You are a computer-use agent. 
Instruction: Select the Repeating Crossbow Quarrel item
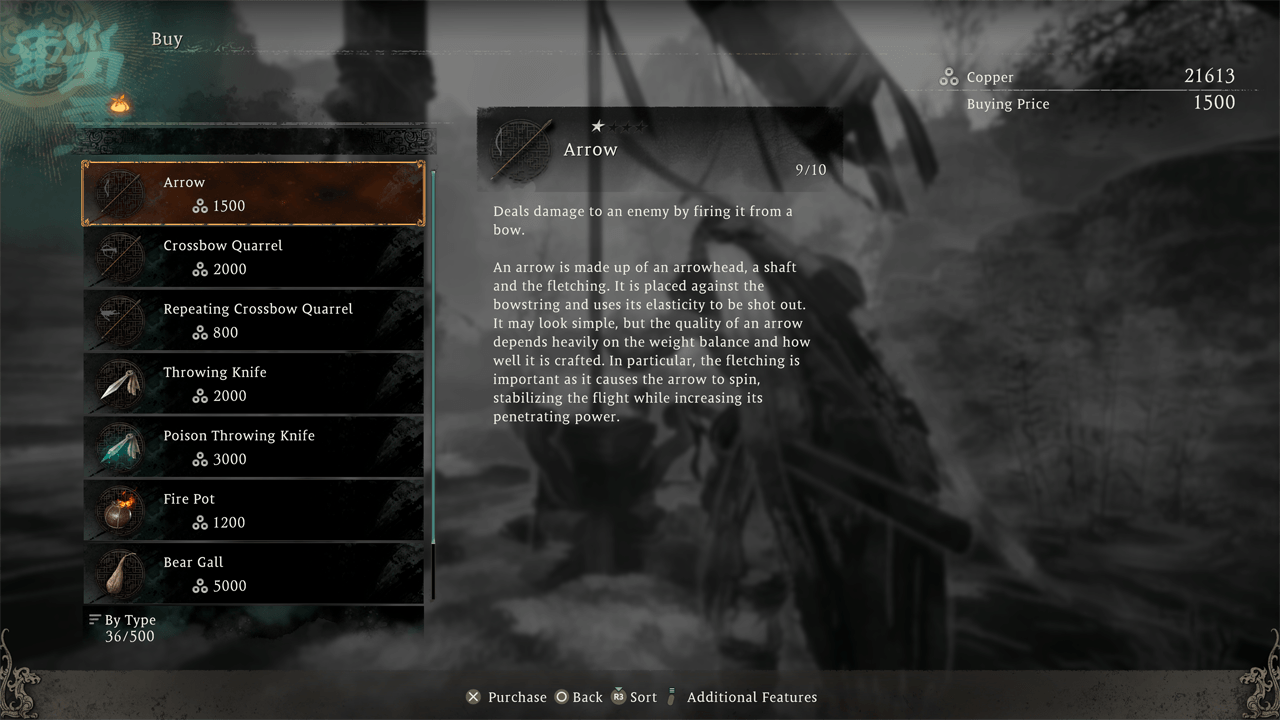click(253, 320)
